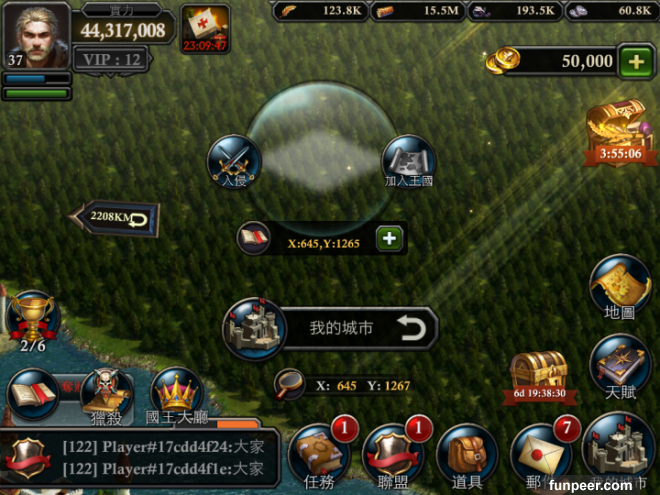This screenshot has width=660, height=495.
Task: Select the 加入王國 join kingdom button
Action: 409,161
